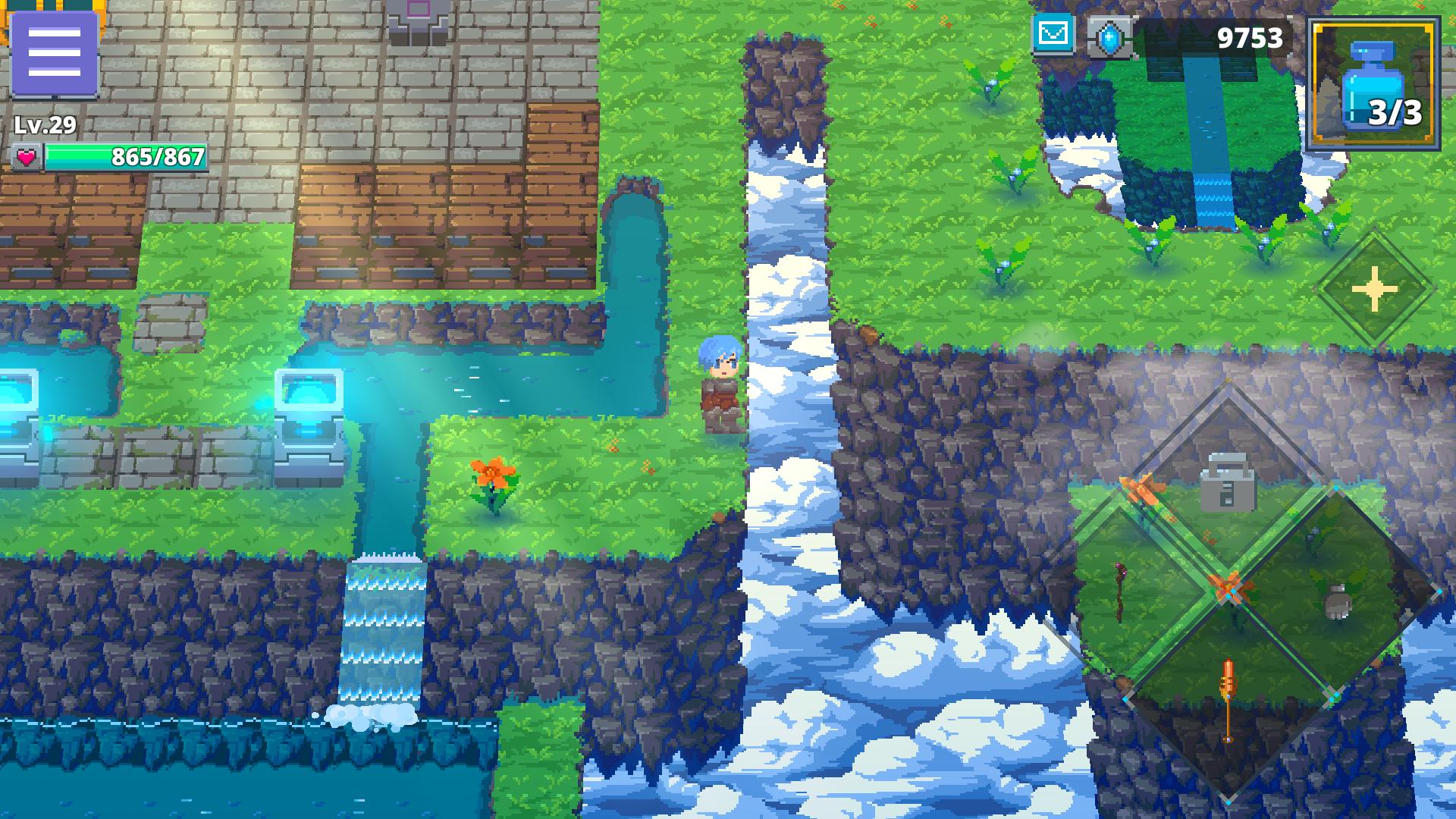This screenshot has height=819, width=1456.
Task: Select the diamond crosshair target marker
Action: [x=1373, y=289]
